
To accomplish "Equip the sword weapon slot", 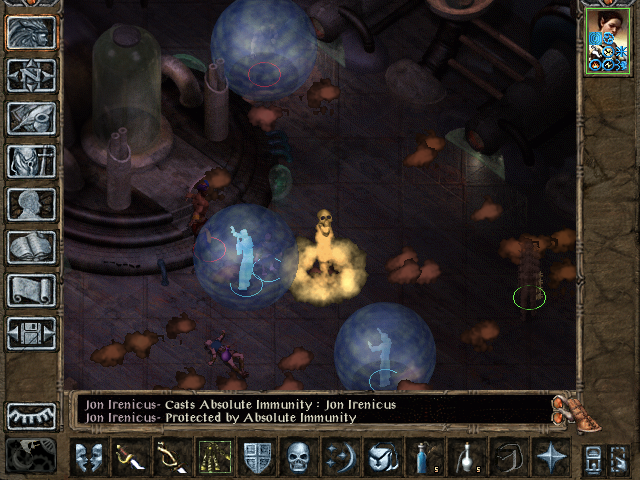I will (129, 457).
